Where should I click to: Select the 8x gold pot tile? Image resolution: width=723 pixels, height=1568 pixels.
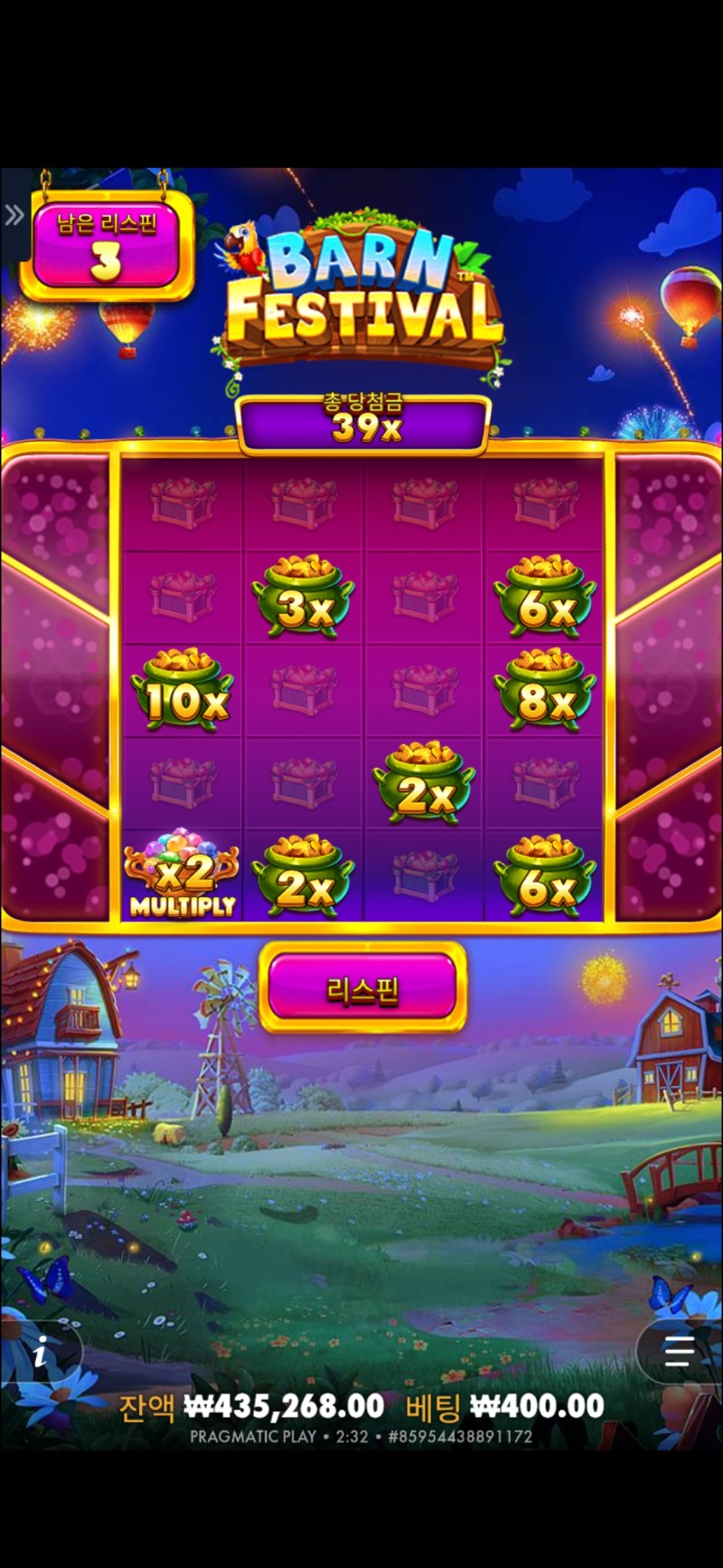pos(544,691)
